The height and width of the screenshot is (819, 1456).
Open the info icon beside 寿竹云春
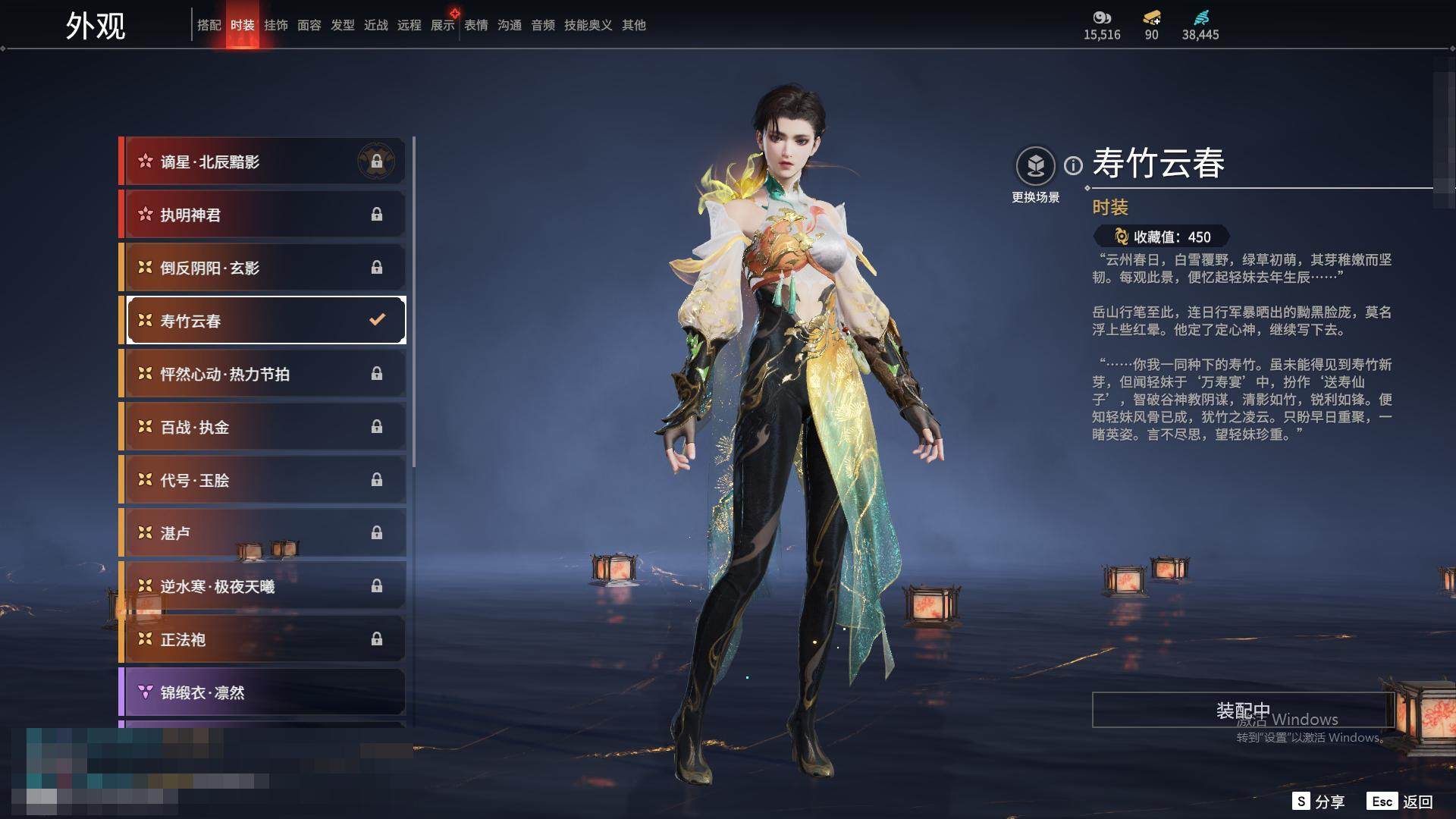click(x=1073, y=165)
